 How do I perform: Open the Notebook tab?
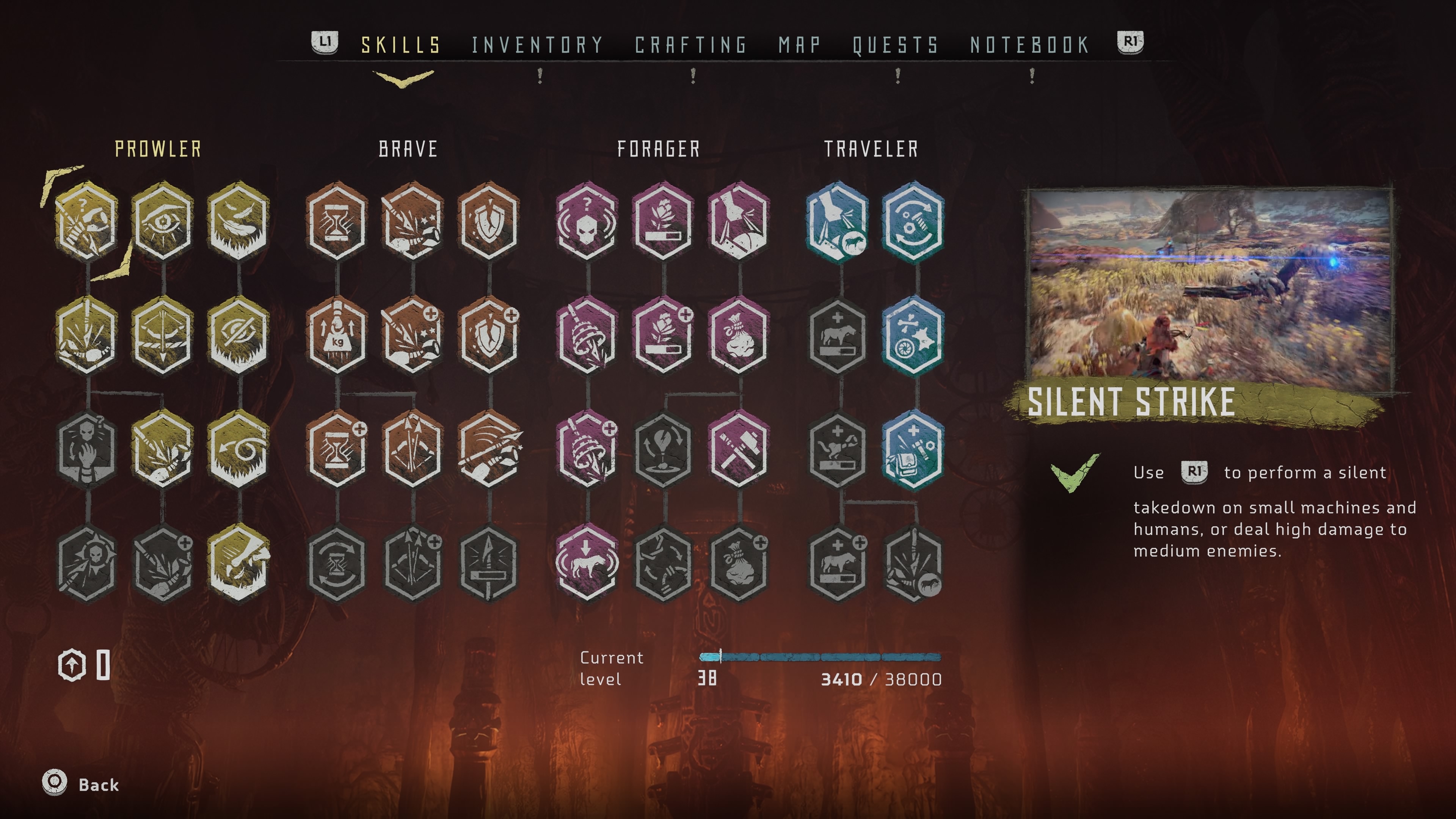point(1030,45)
